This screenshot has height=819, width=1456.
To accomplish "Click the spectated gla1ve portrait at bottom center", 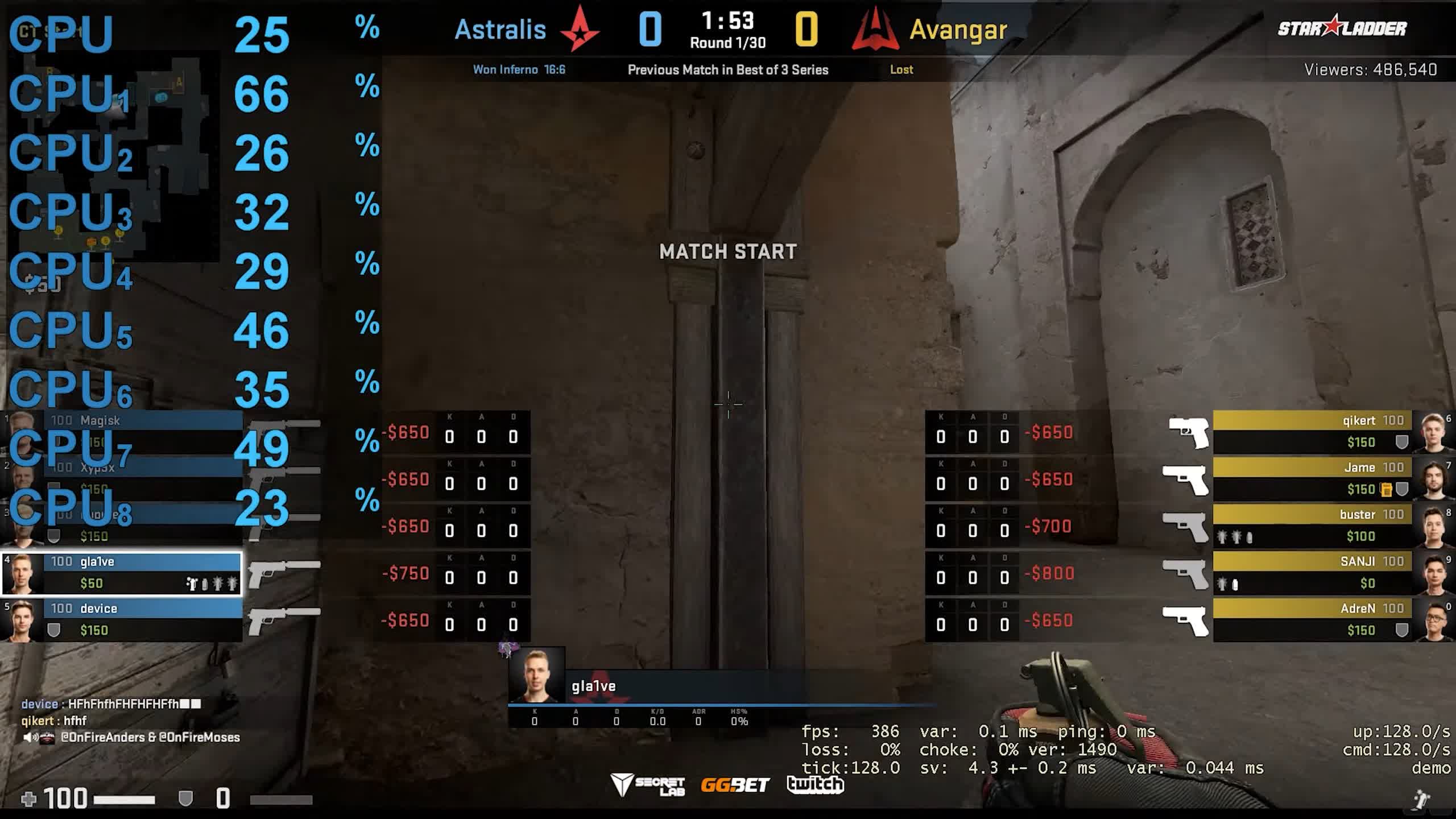I will (x=536, y=675).
